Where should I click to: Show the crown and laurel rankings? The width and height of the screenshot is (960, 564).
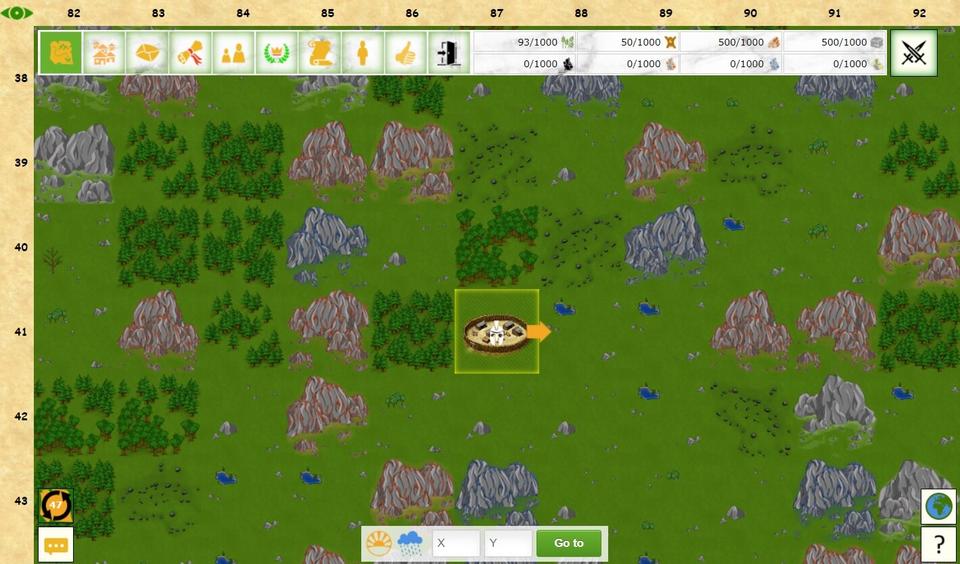click(x=276, y=52)
